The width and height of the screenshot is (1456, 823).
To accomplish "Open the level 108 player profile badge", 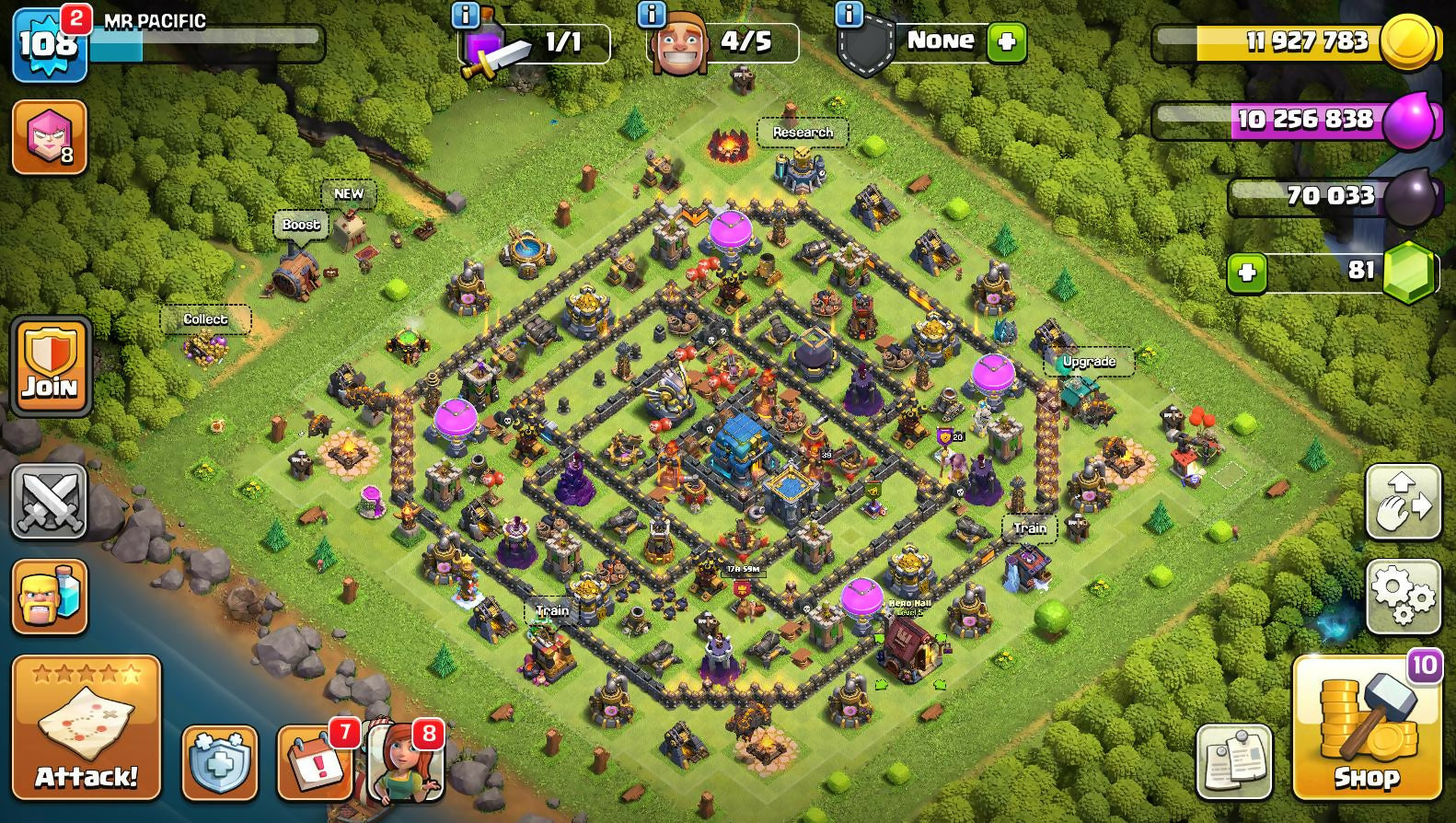I will [49, 43].
